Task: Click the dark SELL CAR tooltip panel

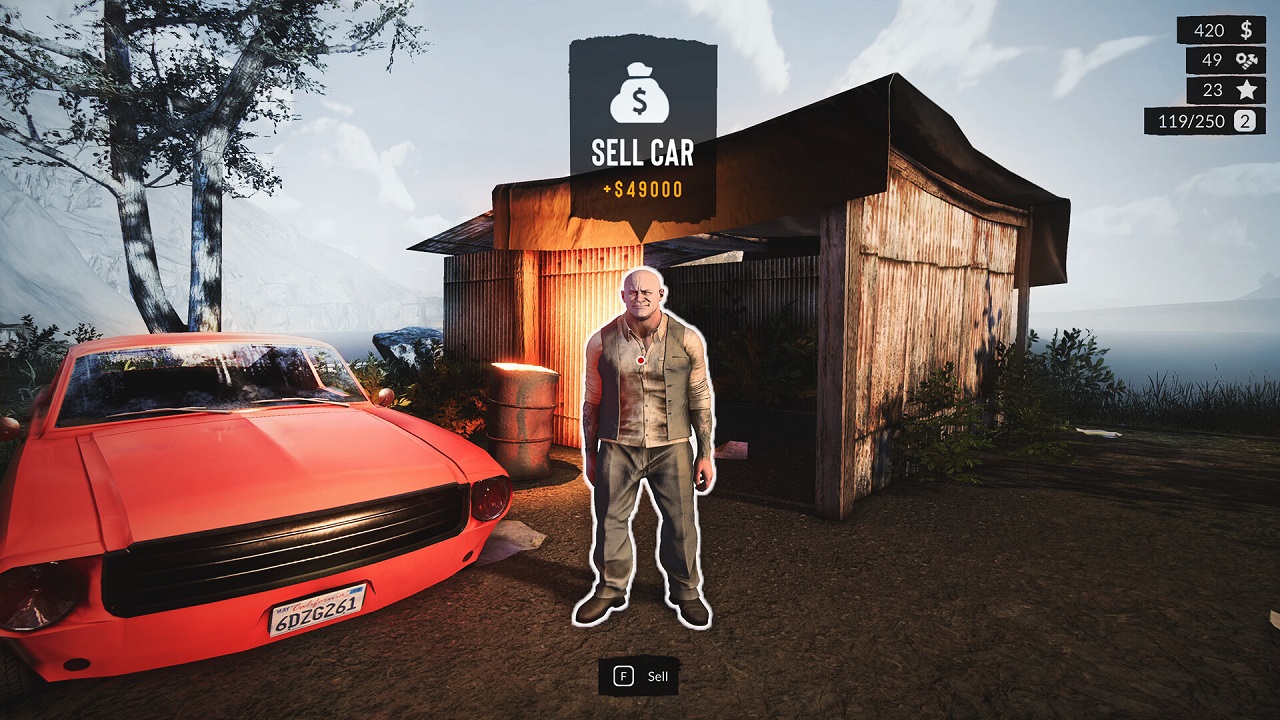Action: [640, 120]
